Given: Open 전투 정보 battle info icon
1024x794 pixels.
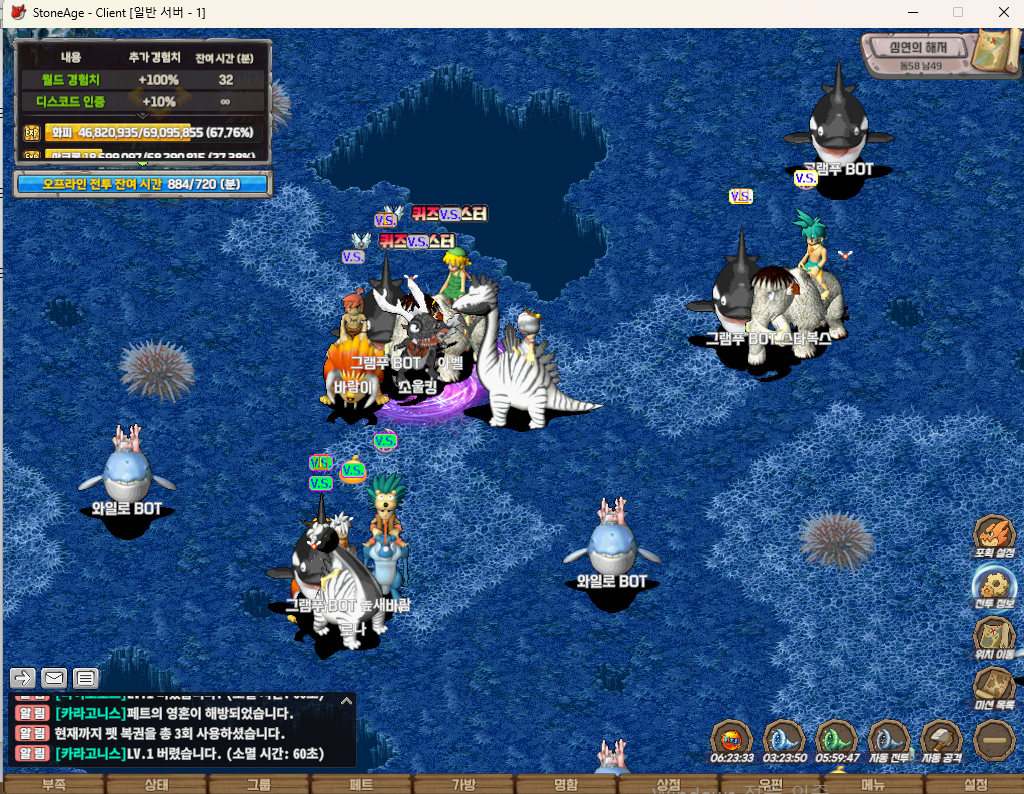Looking at the screenshot, I should (994, 586).
